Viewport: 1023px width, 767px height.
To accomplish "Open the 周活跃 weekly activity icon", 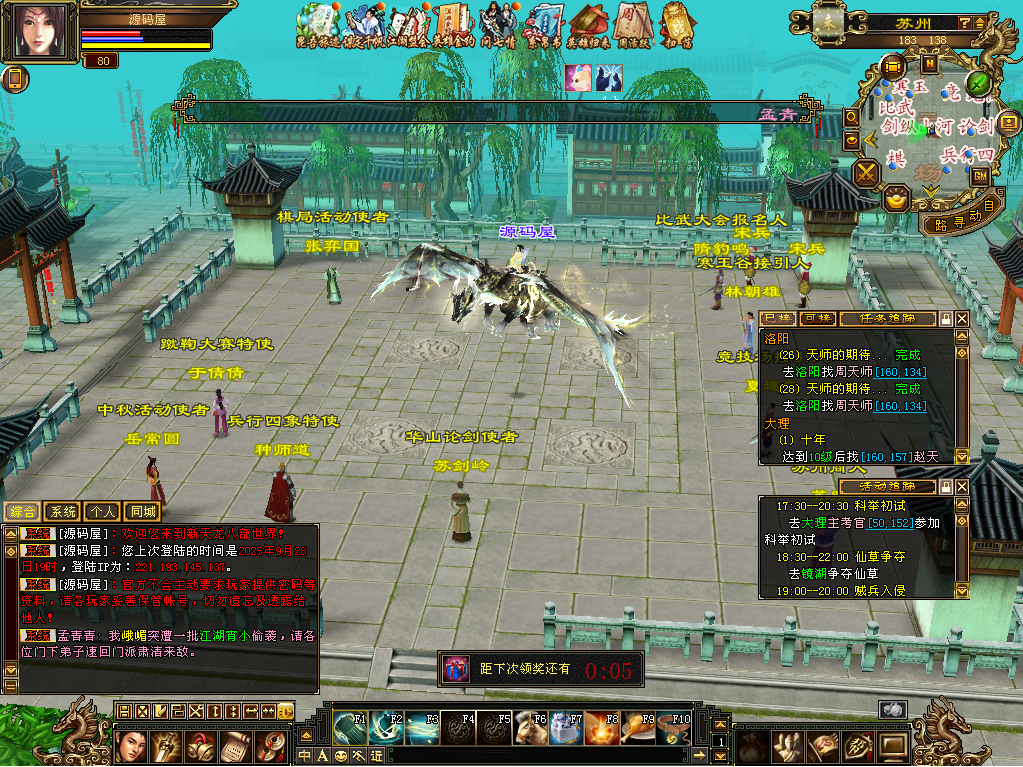I will (633, 23).
